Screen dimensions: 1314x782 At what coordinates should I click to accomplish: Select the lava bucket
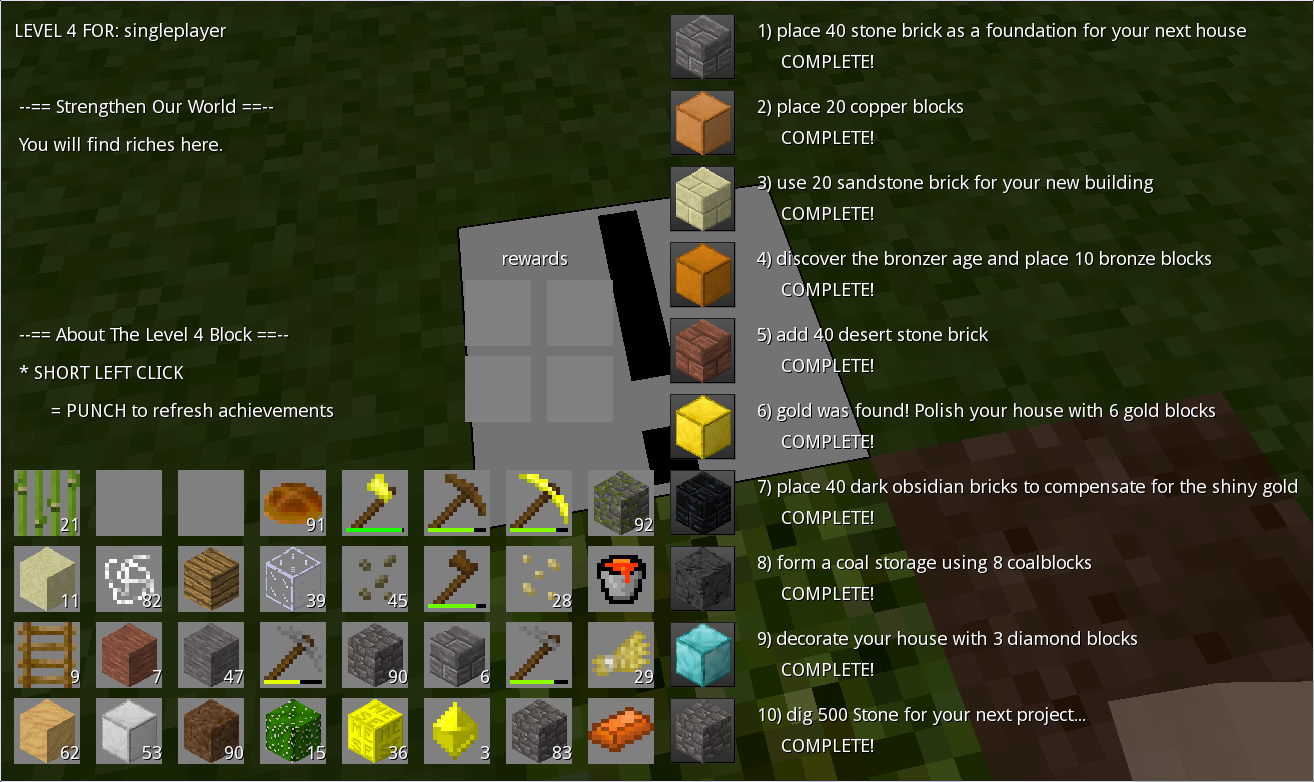click(x=621, y=579)
